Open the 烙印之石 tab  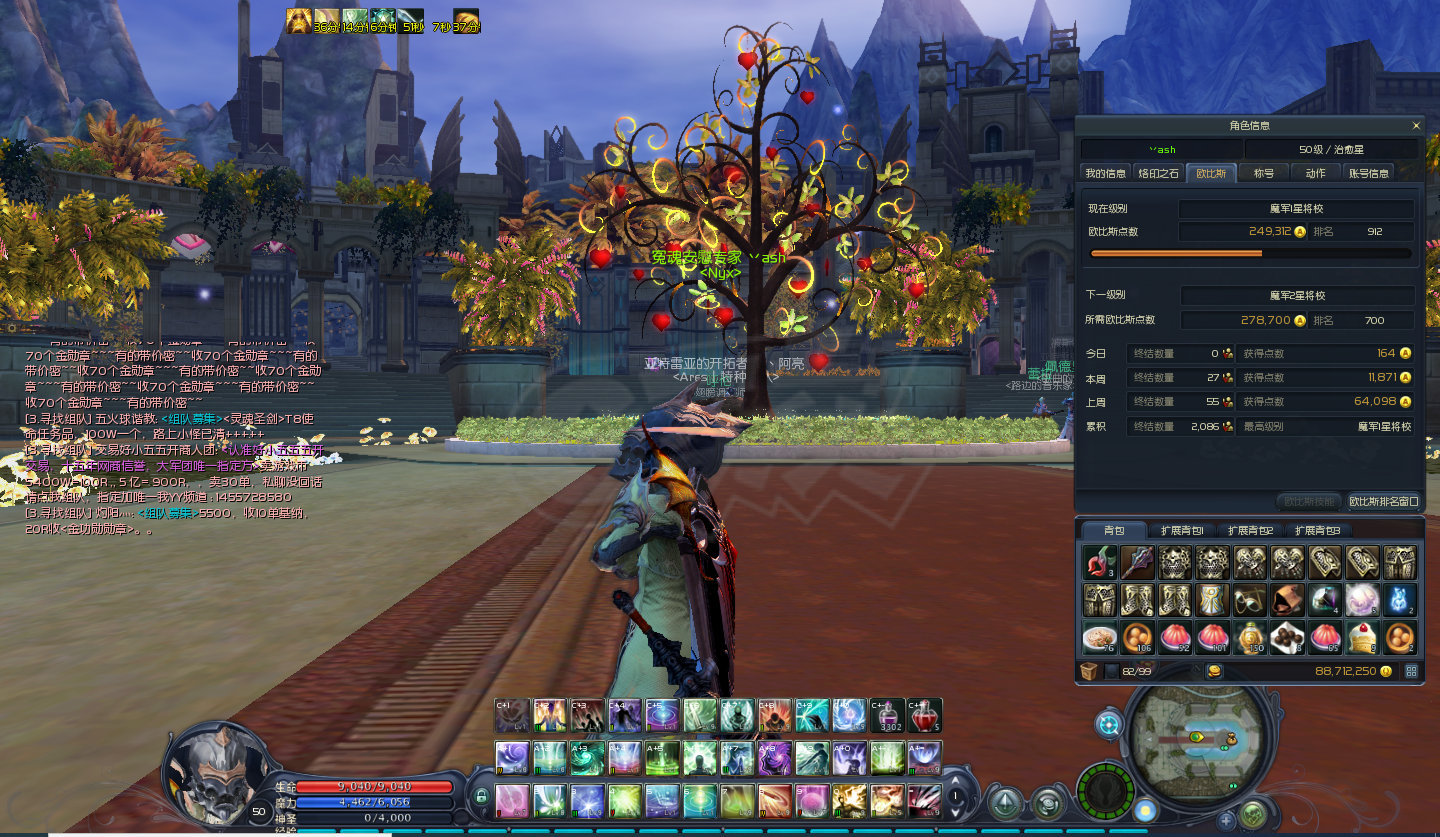tap(1158, 173)
